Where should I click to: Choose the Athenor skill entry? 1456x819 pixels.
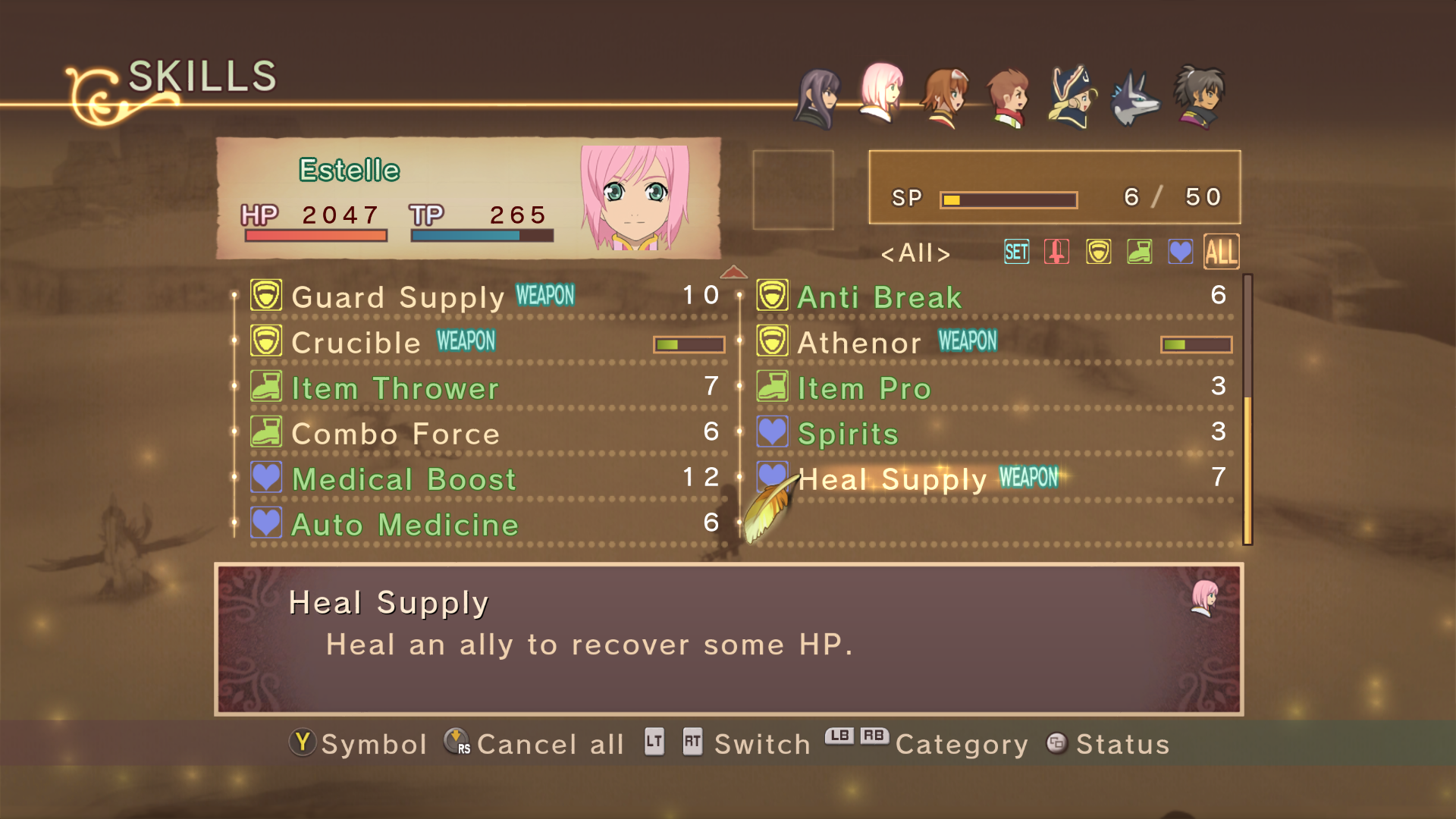coord(859,343)
